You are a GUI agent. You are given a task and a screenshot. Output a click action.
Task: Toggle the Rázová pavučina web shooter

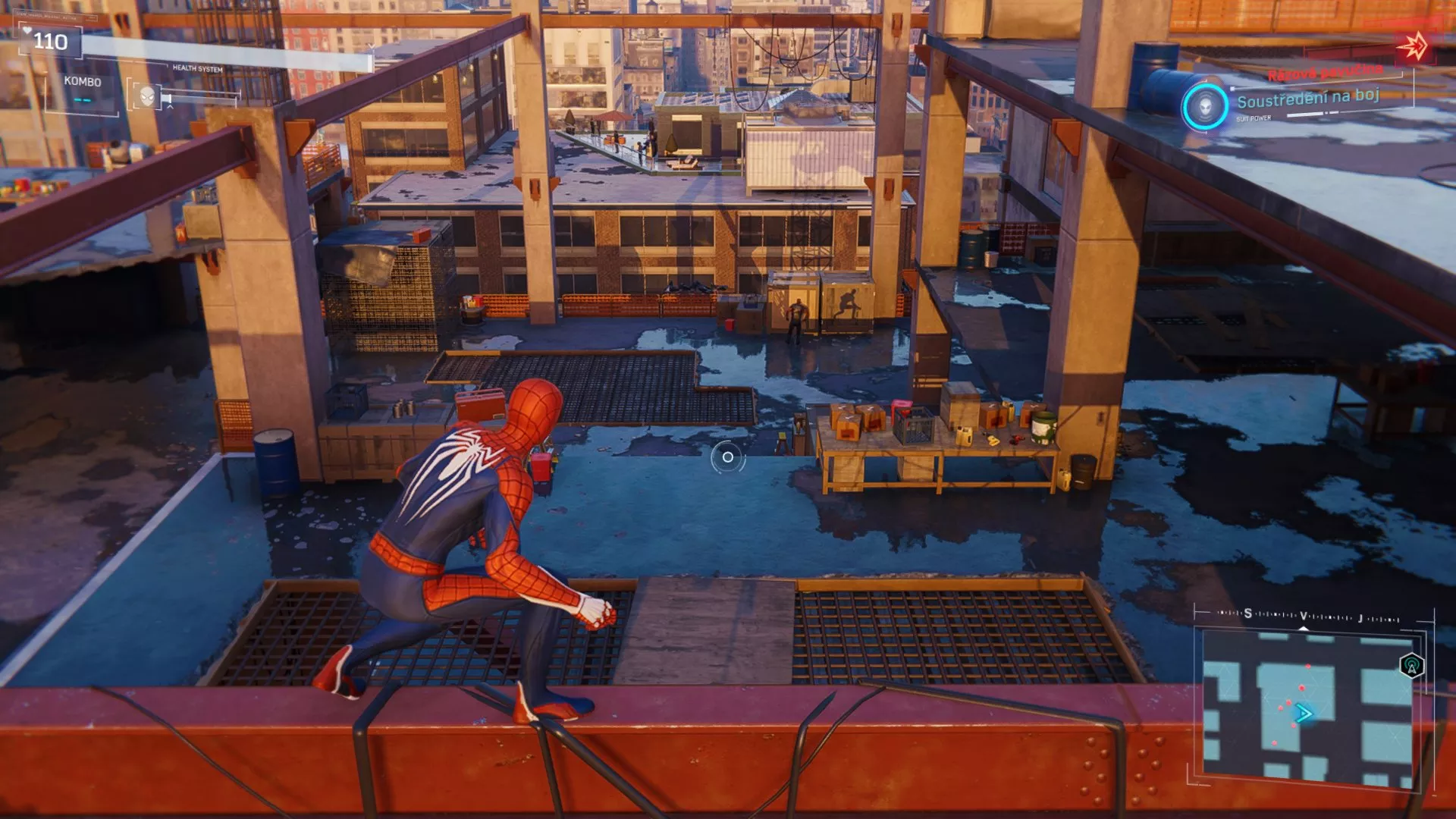pyautogui.click(x=1326, y=72)
